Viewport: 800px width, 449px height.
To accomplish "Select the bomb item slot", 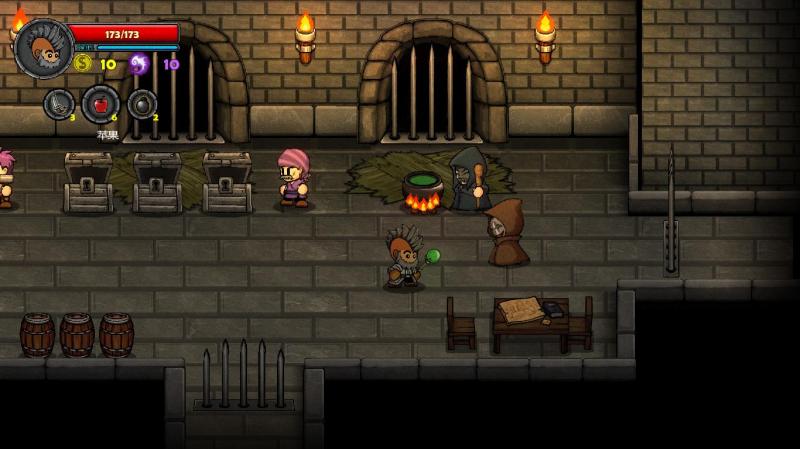I will coord(142,104).
